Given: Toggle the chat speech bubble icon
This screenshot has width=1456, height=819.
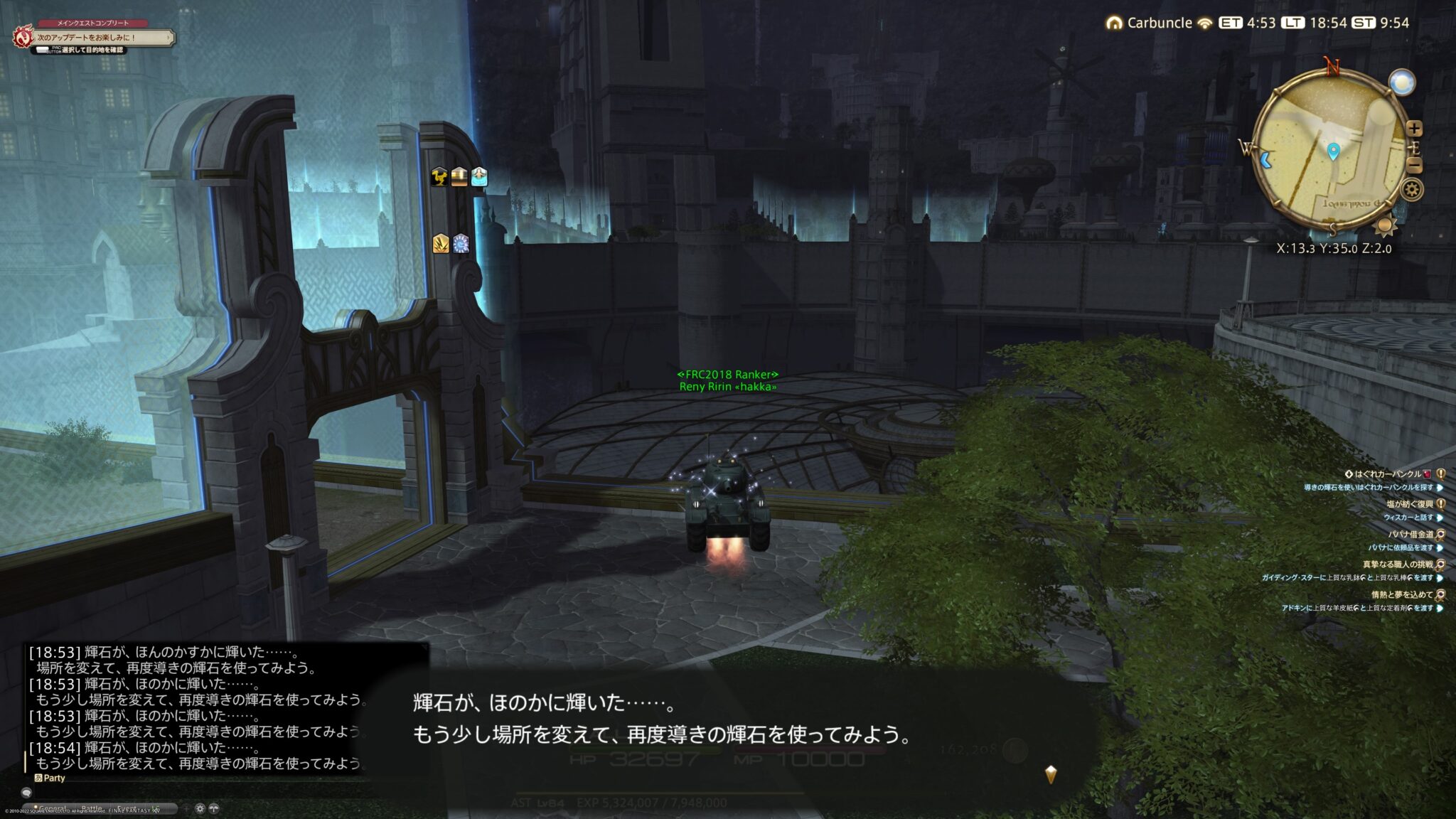Looking at the screenshot, I should click(x=26, y=792).
